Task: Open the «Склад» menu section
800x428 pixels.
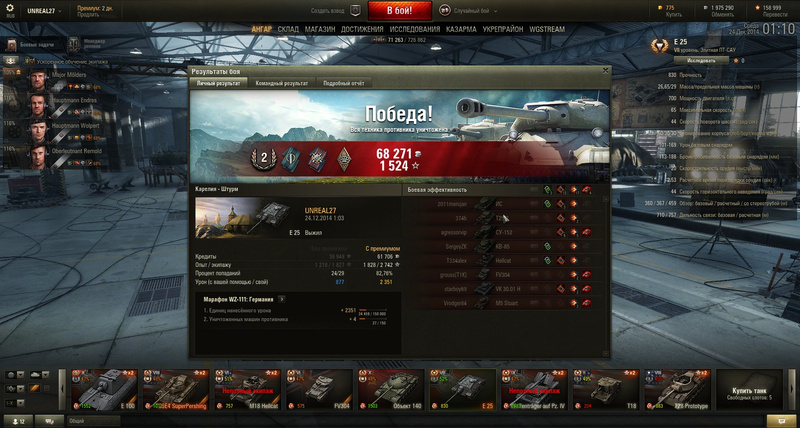Action: [x=288, y=30]
